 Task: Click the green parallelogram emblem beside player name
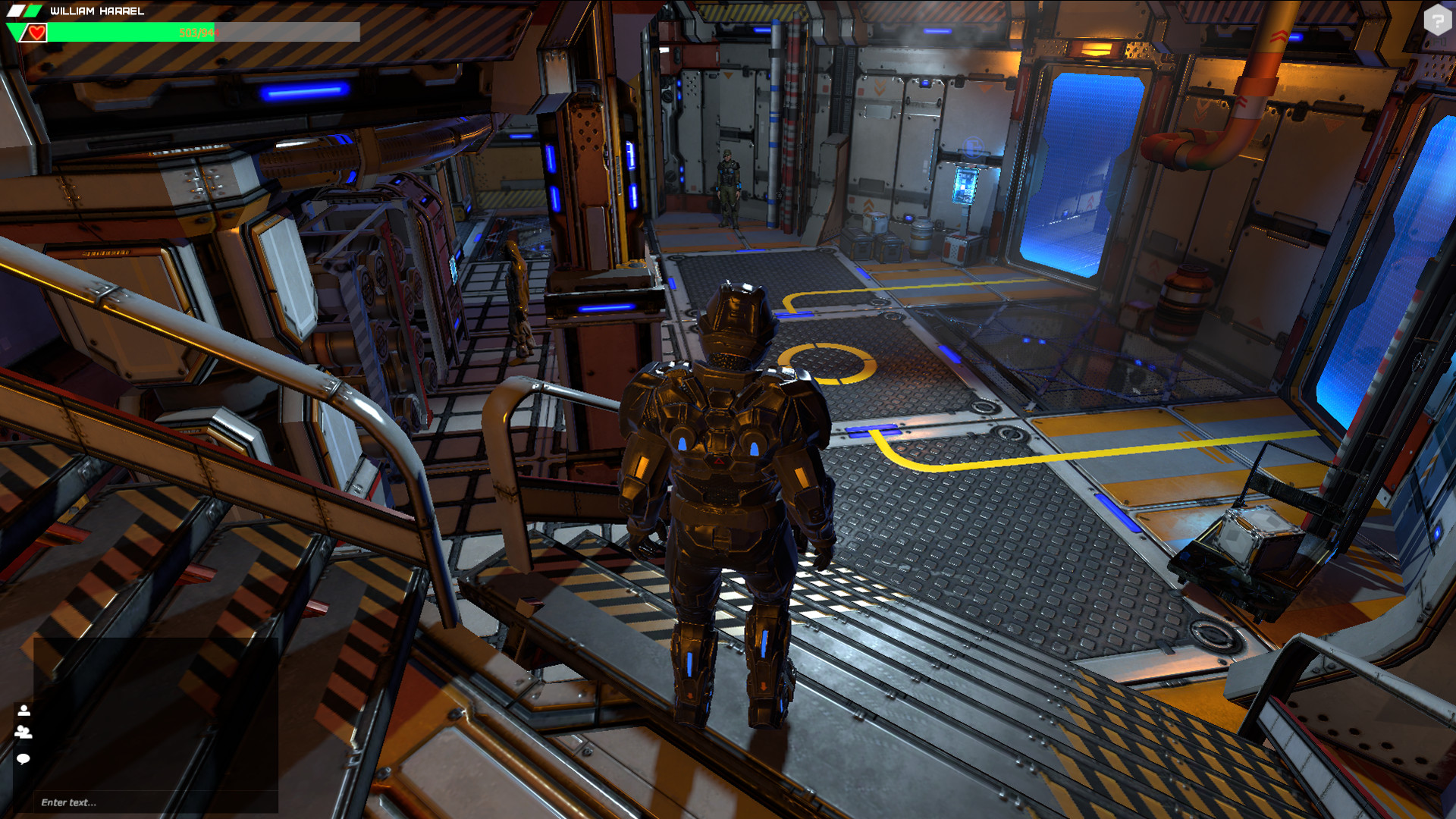tap(33, 11)
